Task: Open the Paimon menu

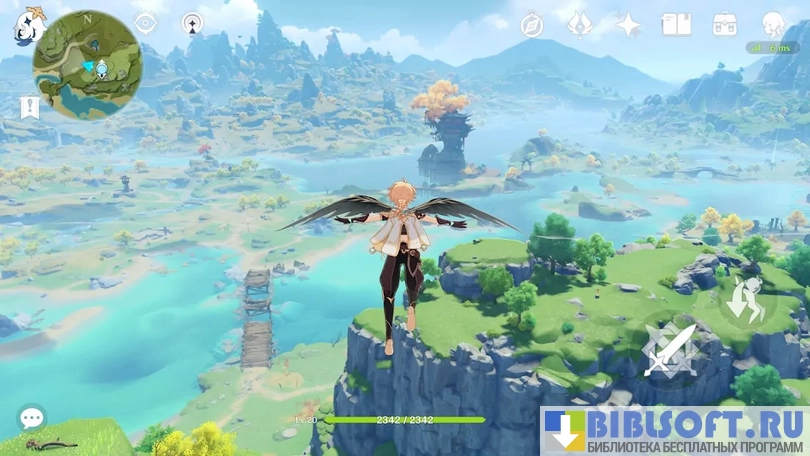Action: [27, 25]
